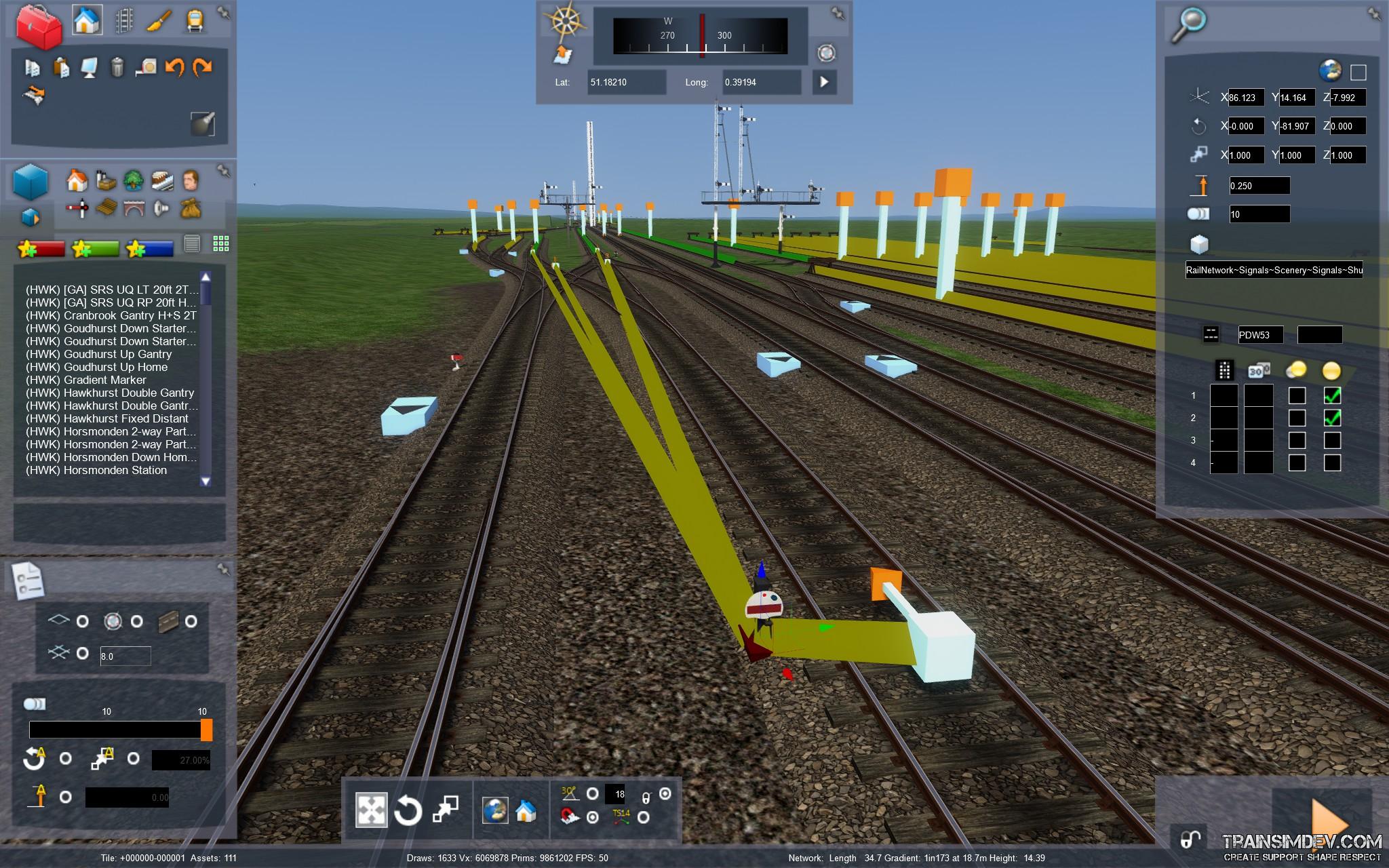The image size is (1389, 868).
Task: Switch to the paintbrush tools
Action: (158, 20)
